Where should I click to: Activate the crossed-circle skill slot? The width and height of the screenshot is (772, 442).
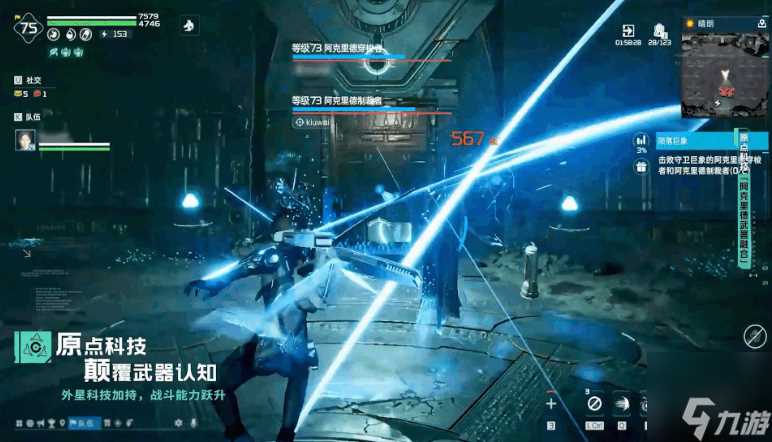tap(594, 404)
